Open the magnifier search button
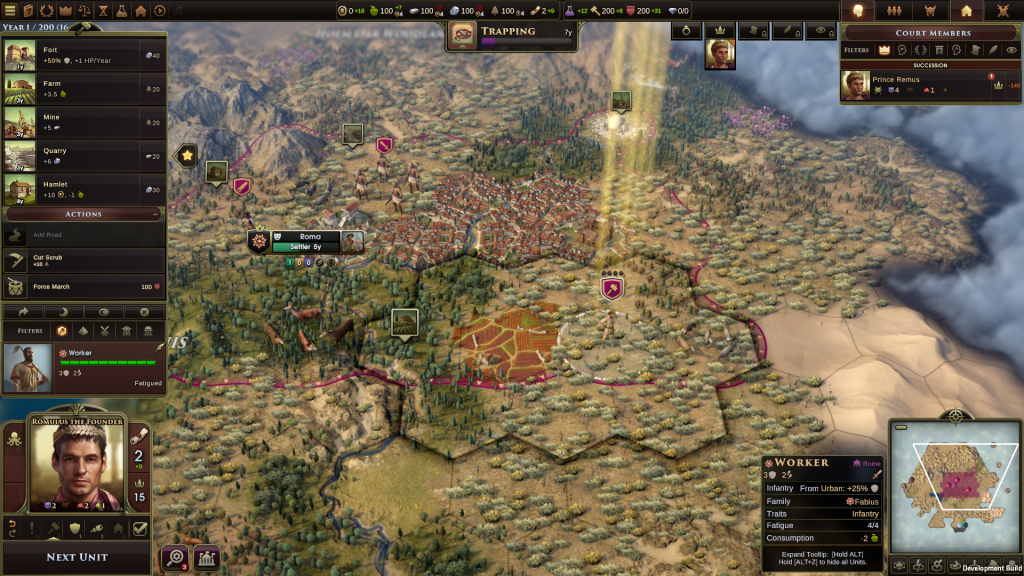The image size is (1024, 576). [175, 557]
